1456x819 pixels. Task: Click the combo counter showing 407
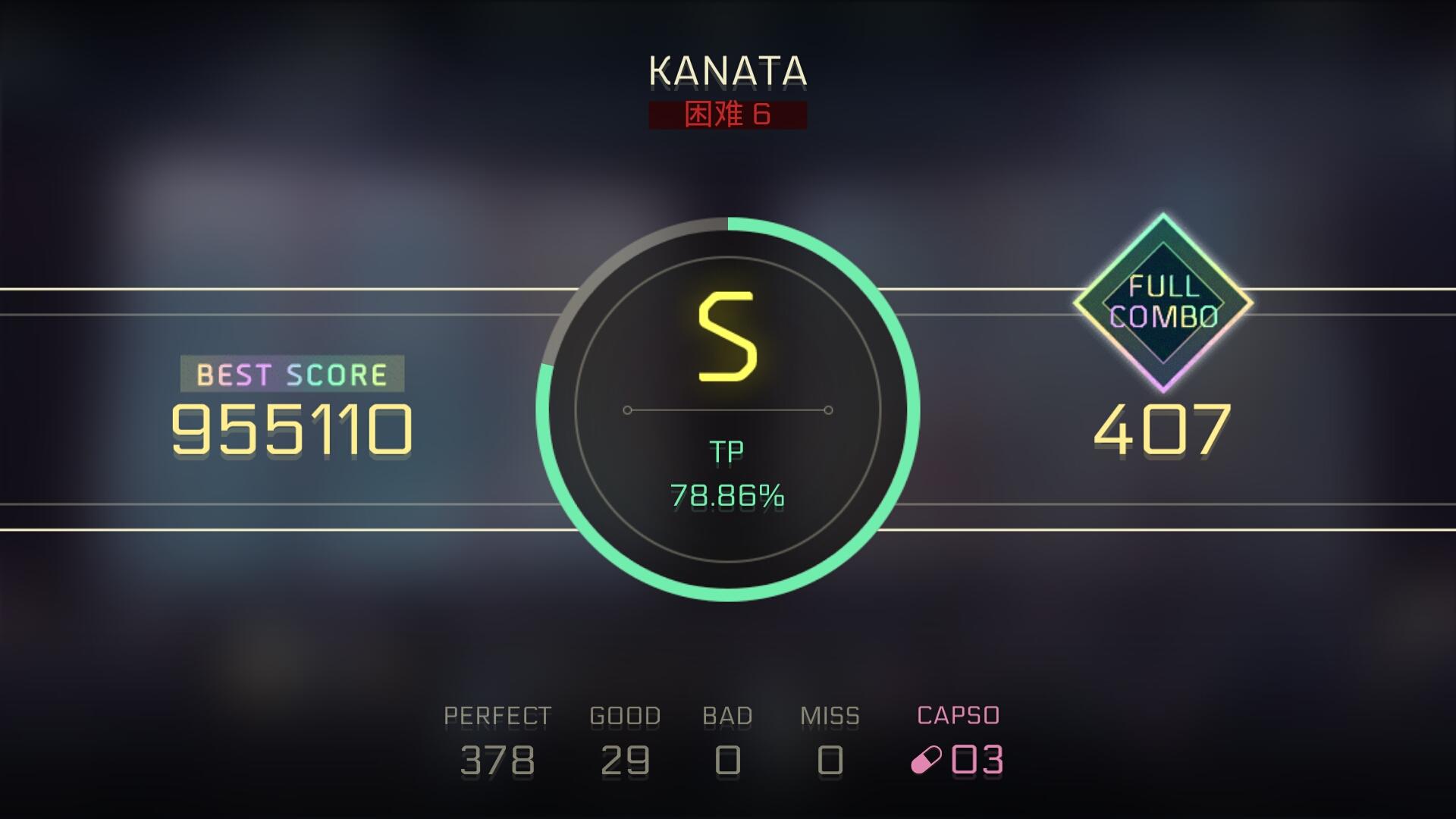click(x=1163, y=429)
